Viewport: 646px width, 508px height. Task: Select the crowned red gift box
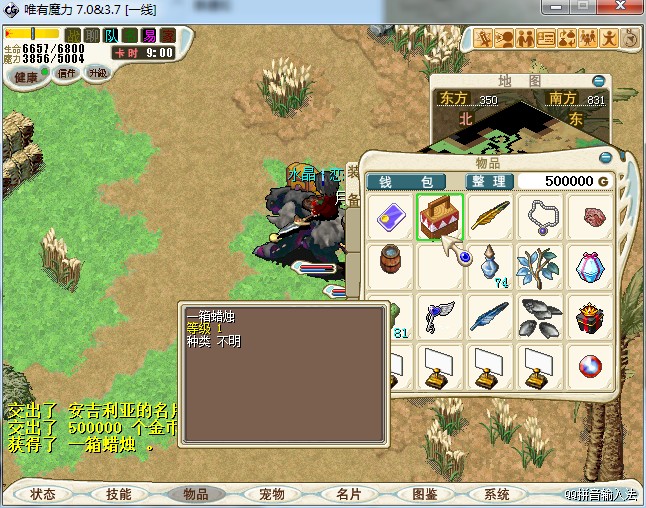click(x=592, y=316)
